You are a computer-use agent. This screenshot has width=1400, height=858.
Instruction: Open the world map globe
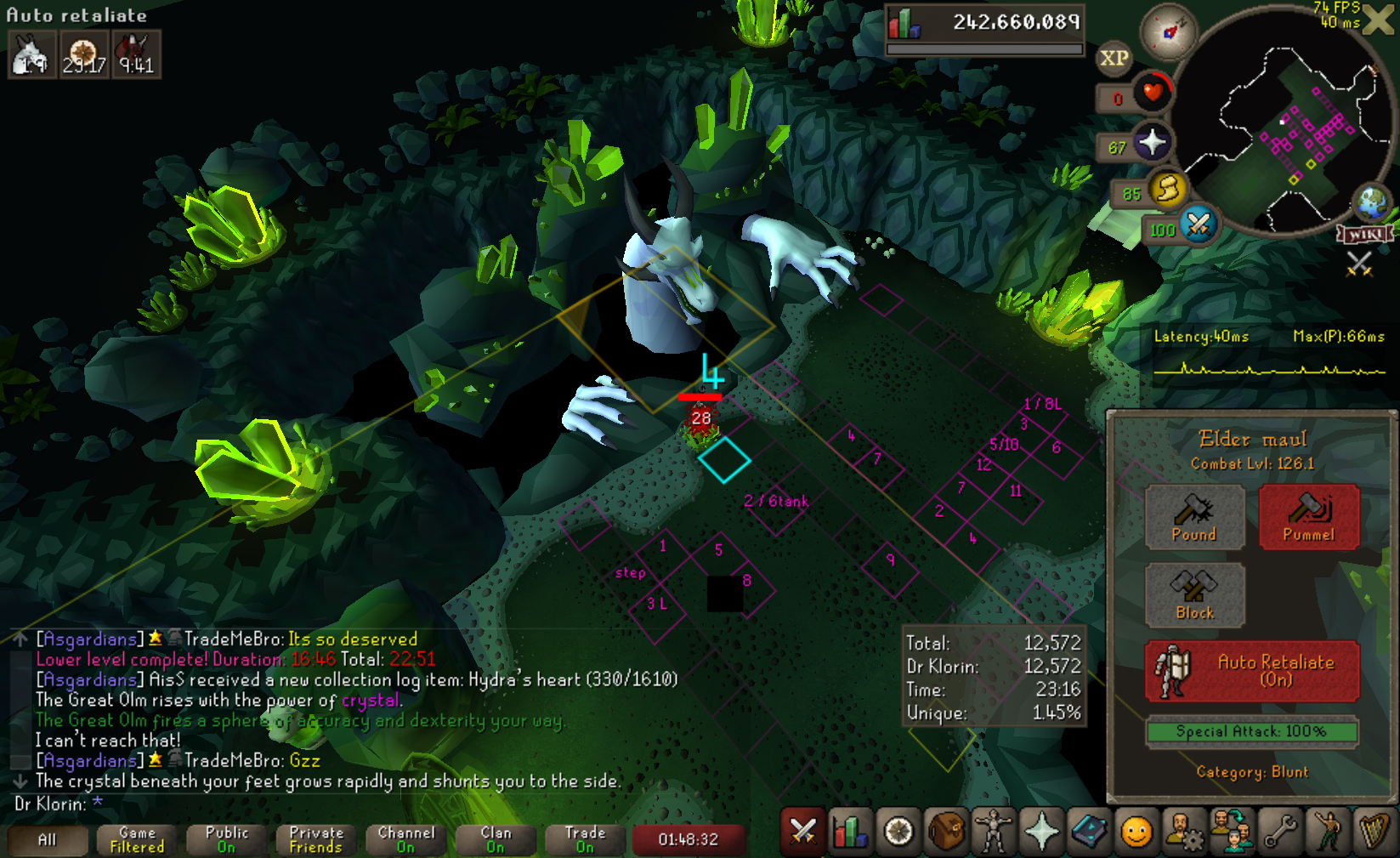click(1372, 202)
